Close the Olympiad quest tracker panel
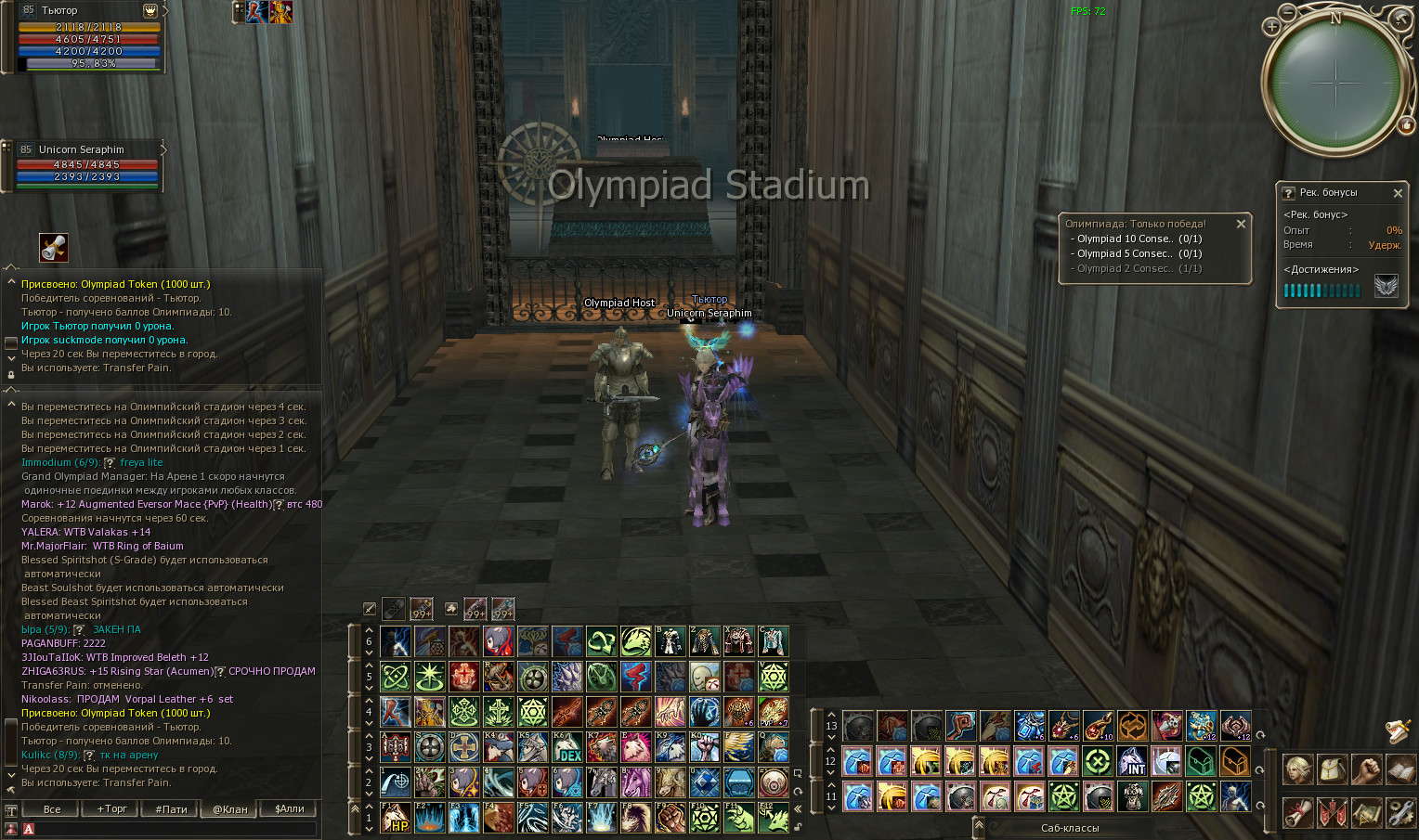The height and width of the screenshot is (840, 1419). click(x=1241, y=224)
